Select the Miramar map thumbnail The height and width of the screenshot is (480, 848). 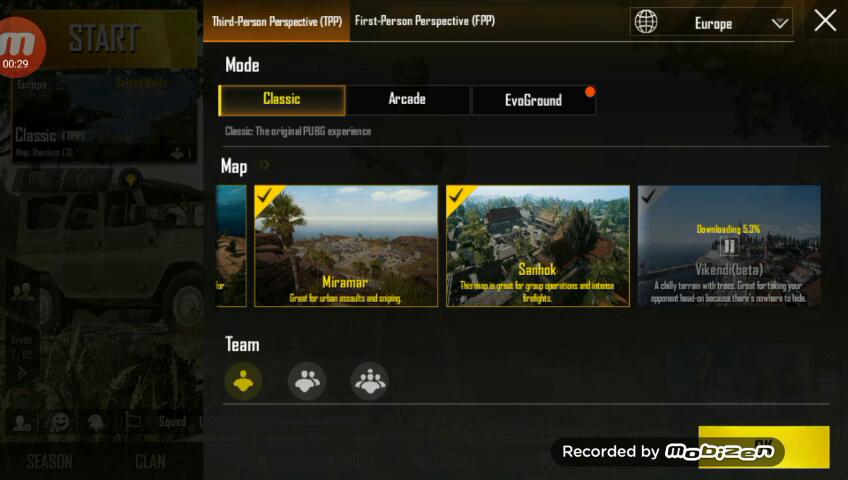coord(346,245)
